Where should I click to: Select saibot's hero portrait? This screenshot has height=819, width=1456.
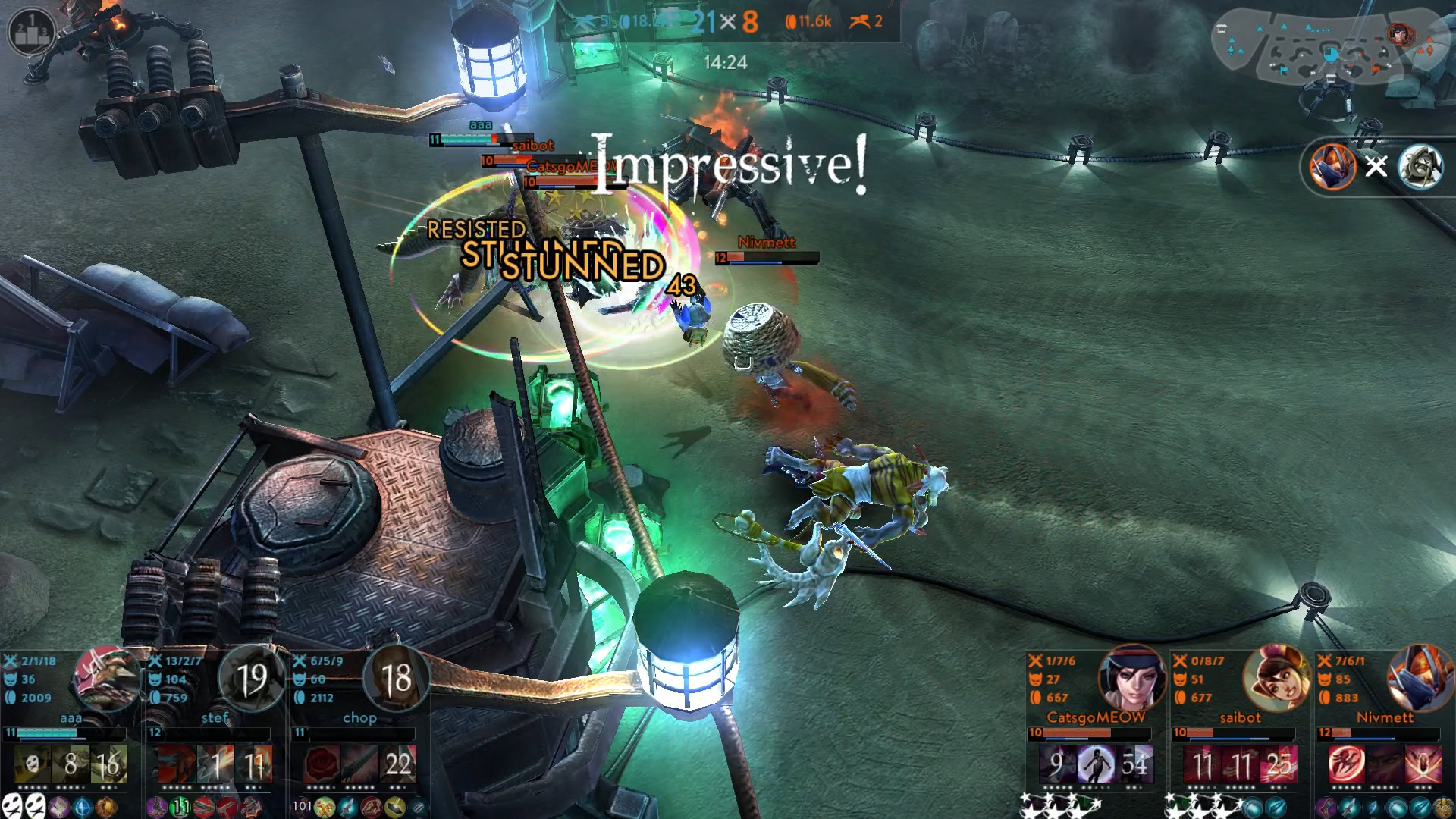(1276, 678)
